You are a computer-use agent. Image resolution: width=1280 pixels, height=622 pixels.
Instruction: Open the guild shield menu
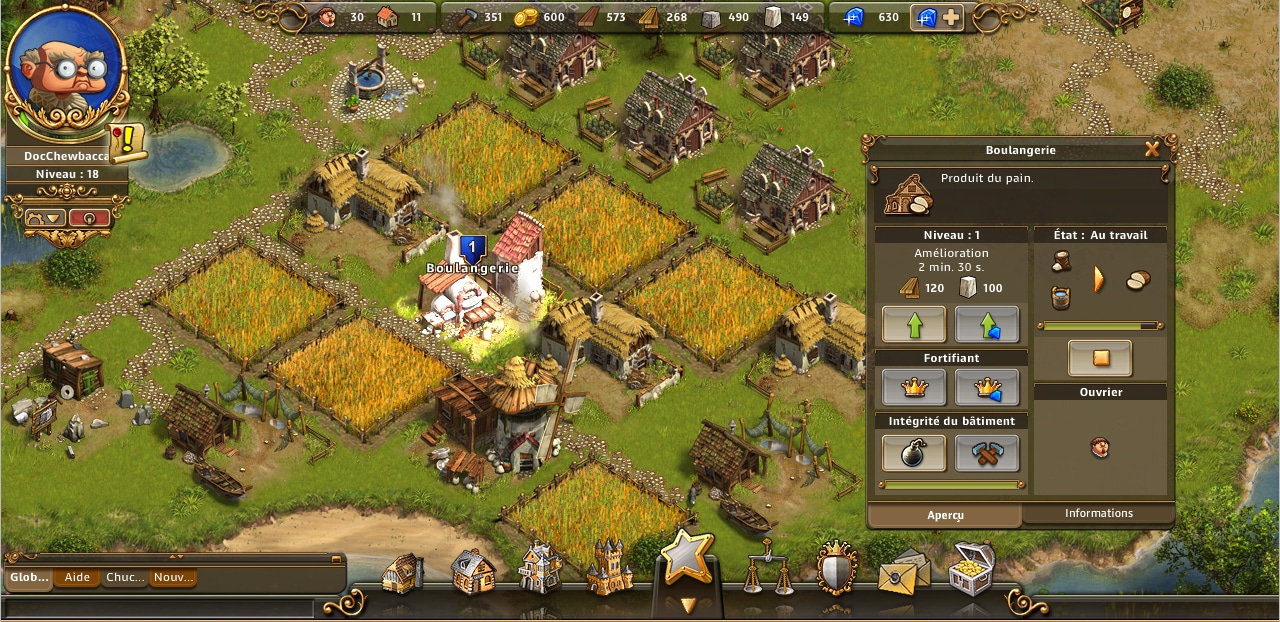click(x=836, y=568)
